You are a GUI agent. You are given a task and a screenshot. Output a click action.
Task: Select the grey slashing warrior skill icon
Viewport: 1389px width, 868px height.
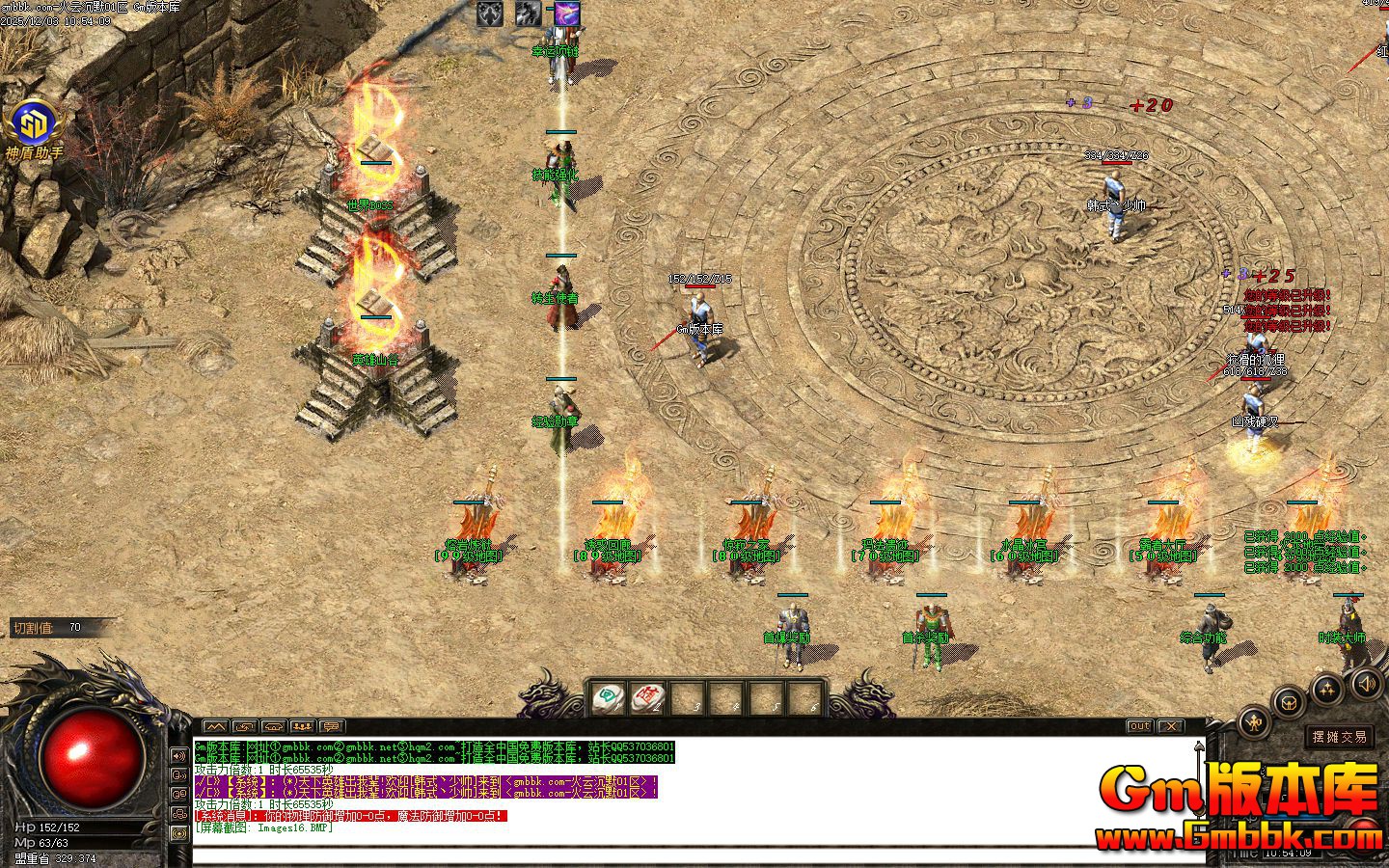click(528, 14)
